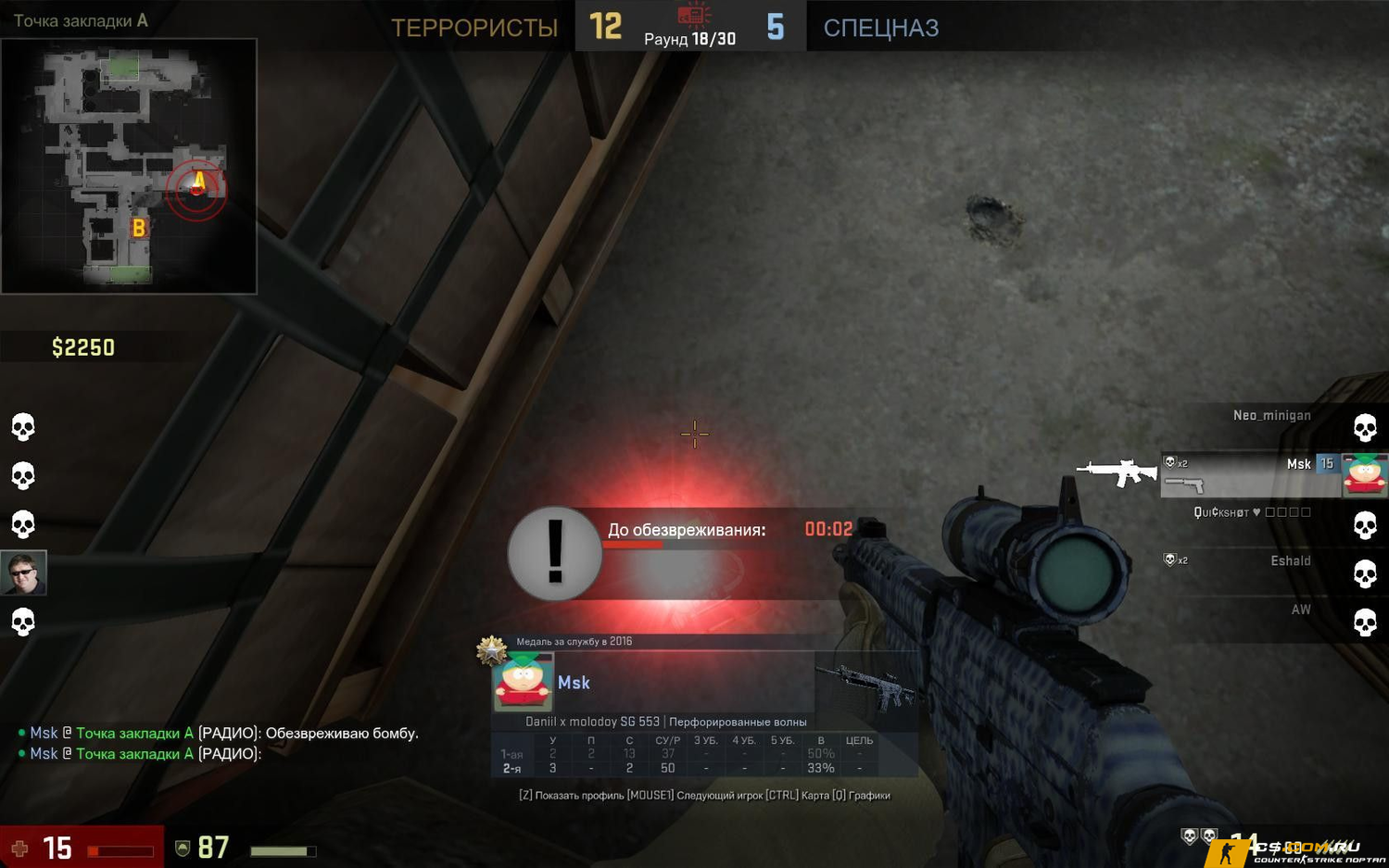The height and width of the screenshot is (868, 1389).
Task: Click the radar minimap
Action: 129,166
